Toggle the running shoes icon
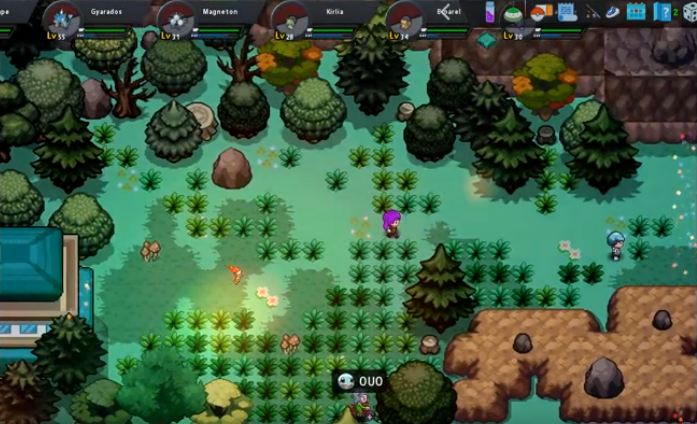Screen dimensions: 697x424 click(613, 13)
